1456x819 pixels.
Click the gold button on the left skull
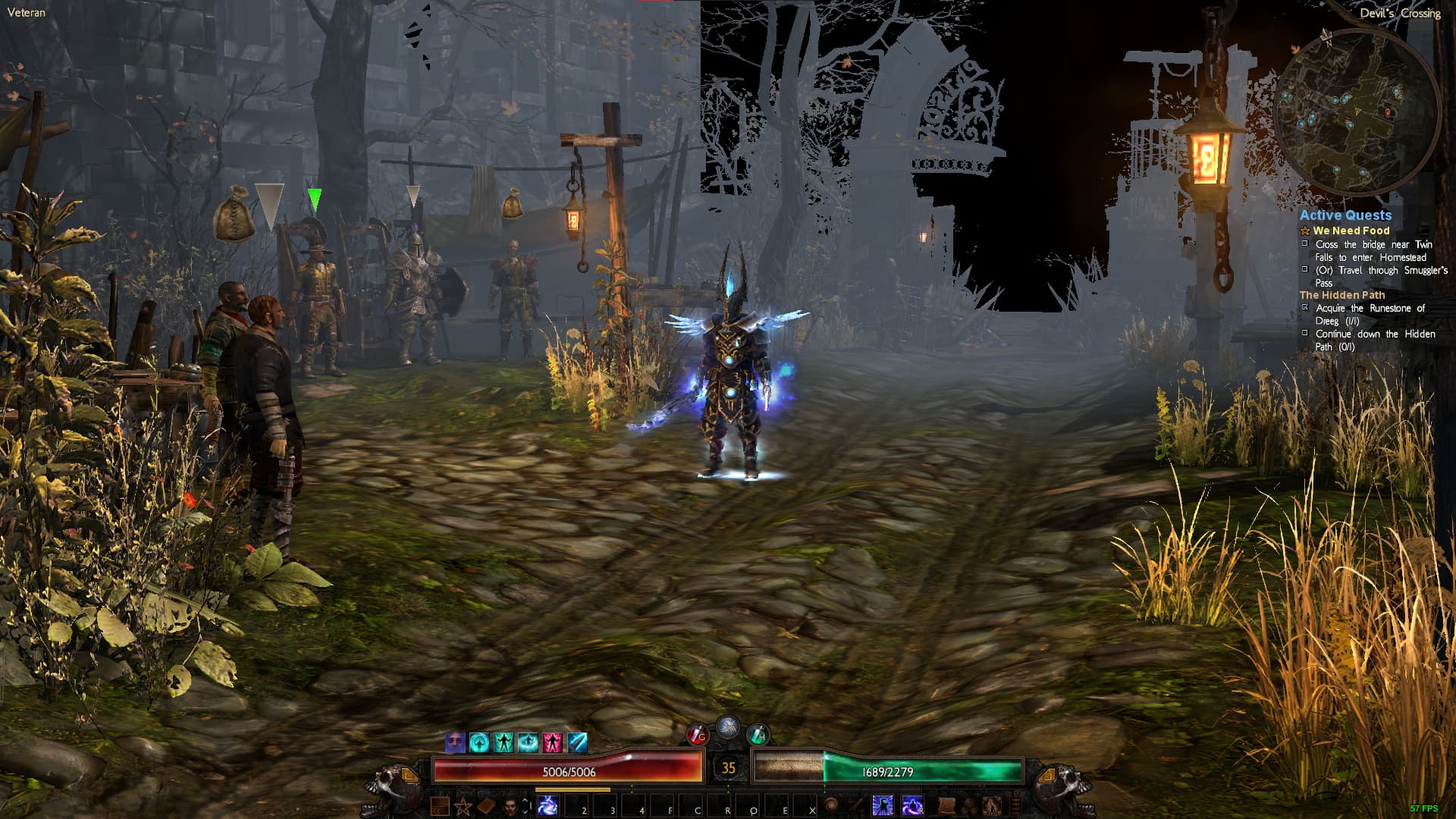[409, 776]
